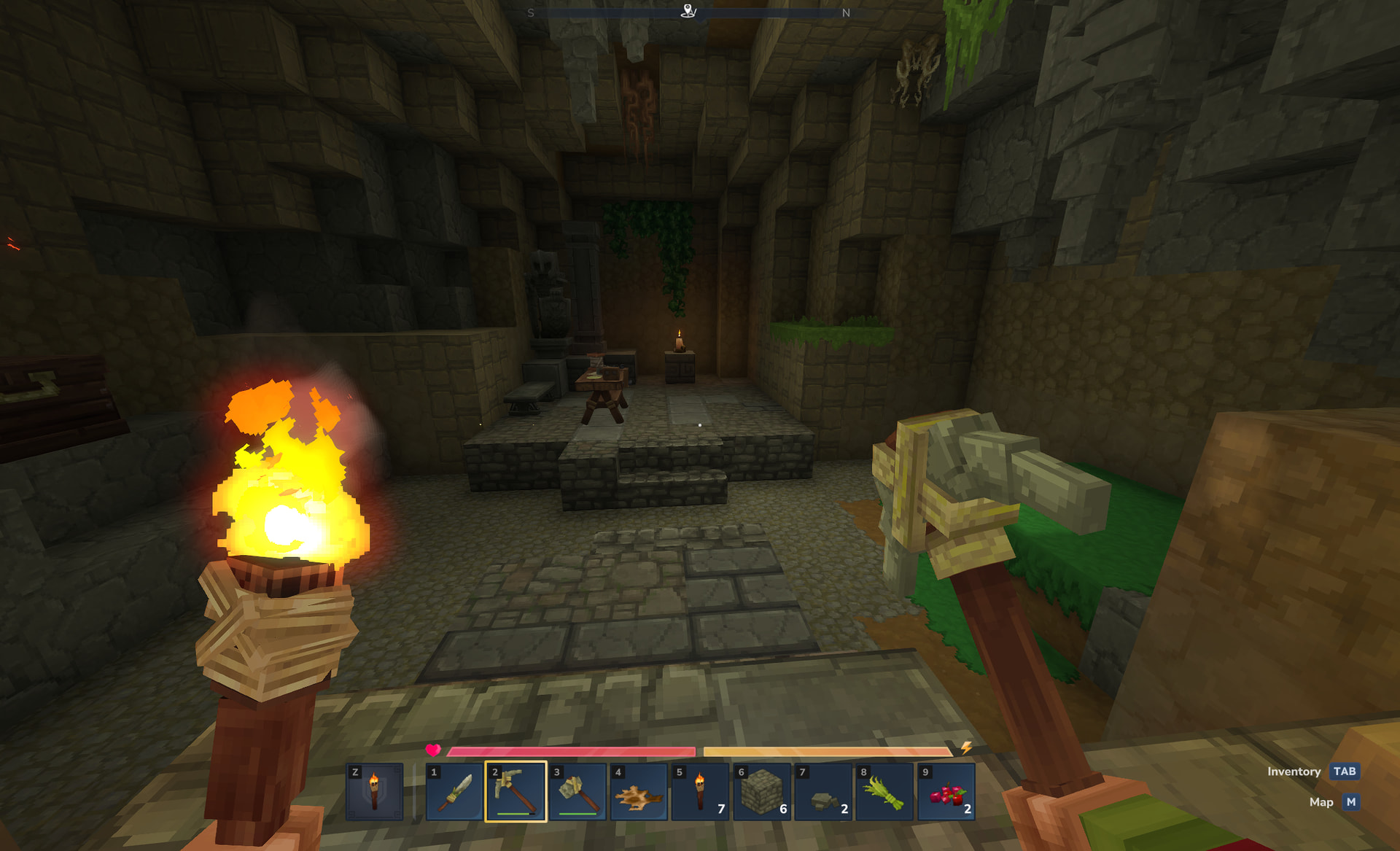1400x851 pixels.
Task: Equip the stone hatchet in slot 3
Action: point(577,792)
